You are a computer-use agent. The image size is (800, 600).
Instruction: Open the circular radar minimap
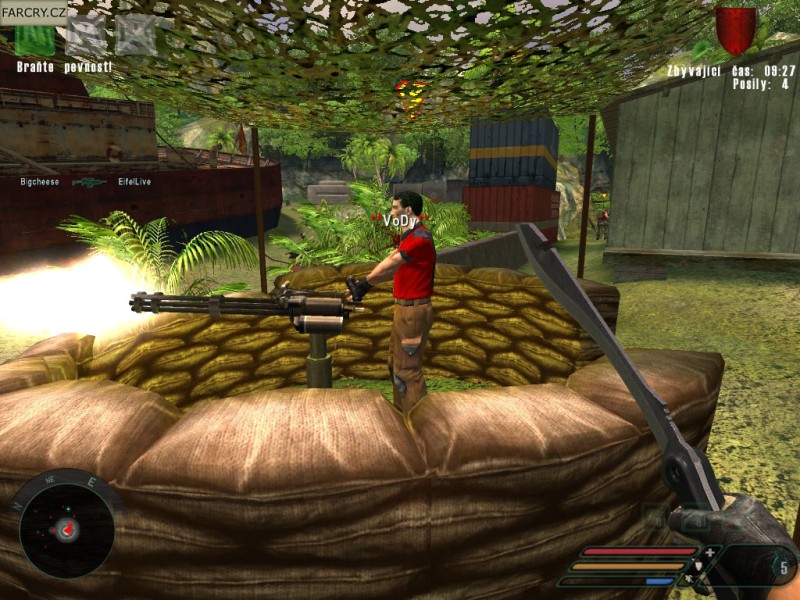(x=66, y=526)
